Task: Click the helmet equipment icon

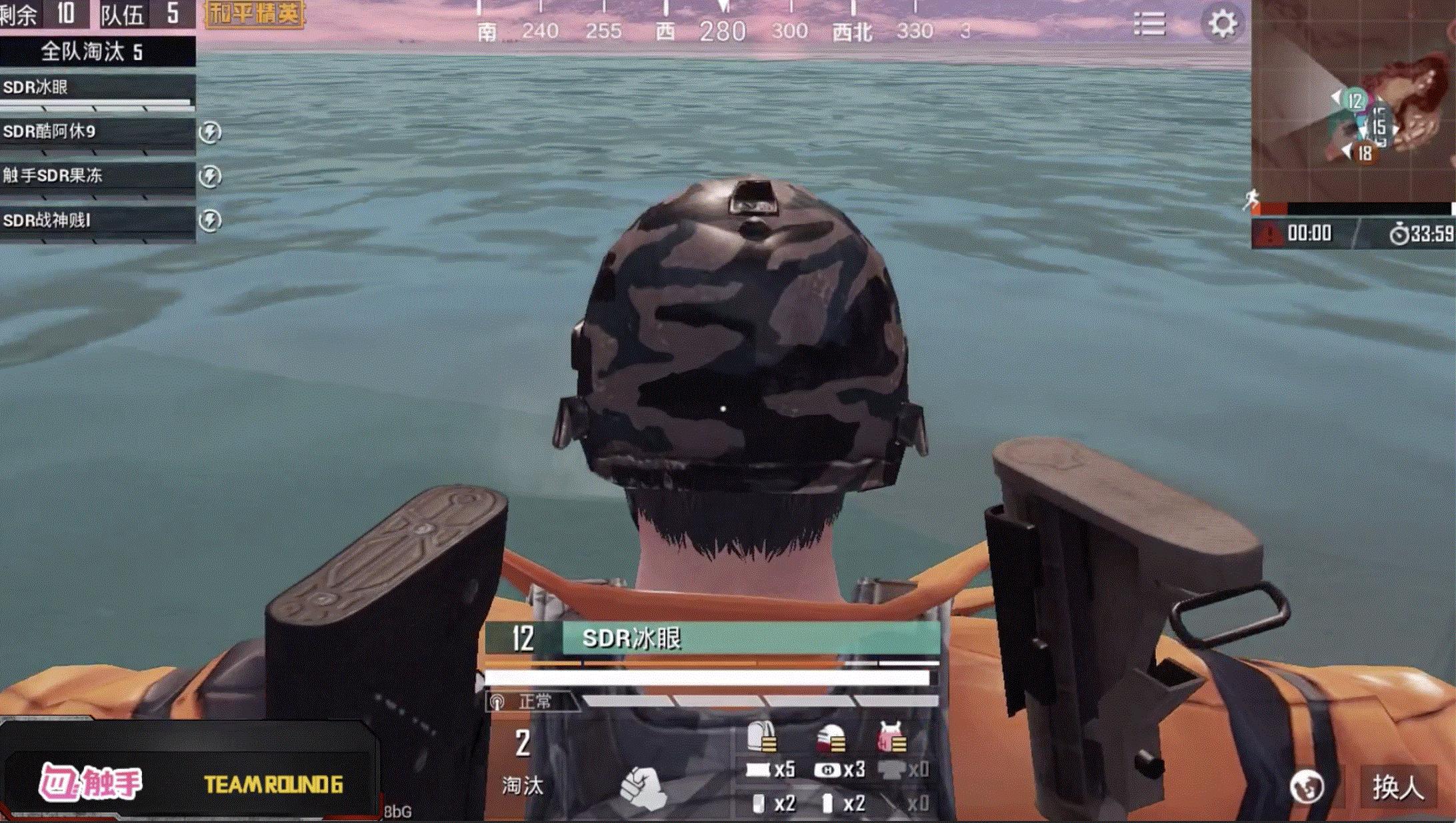Action: tap(831, 739)
